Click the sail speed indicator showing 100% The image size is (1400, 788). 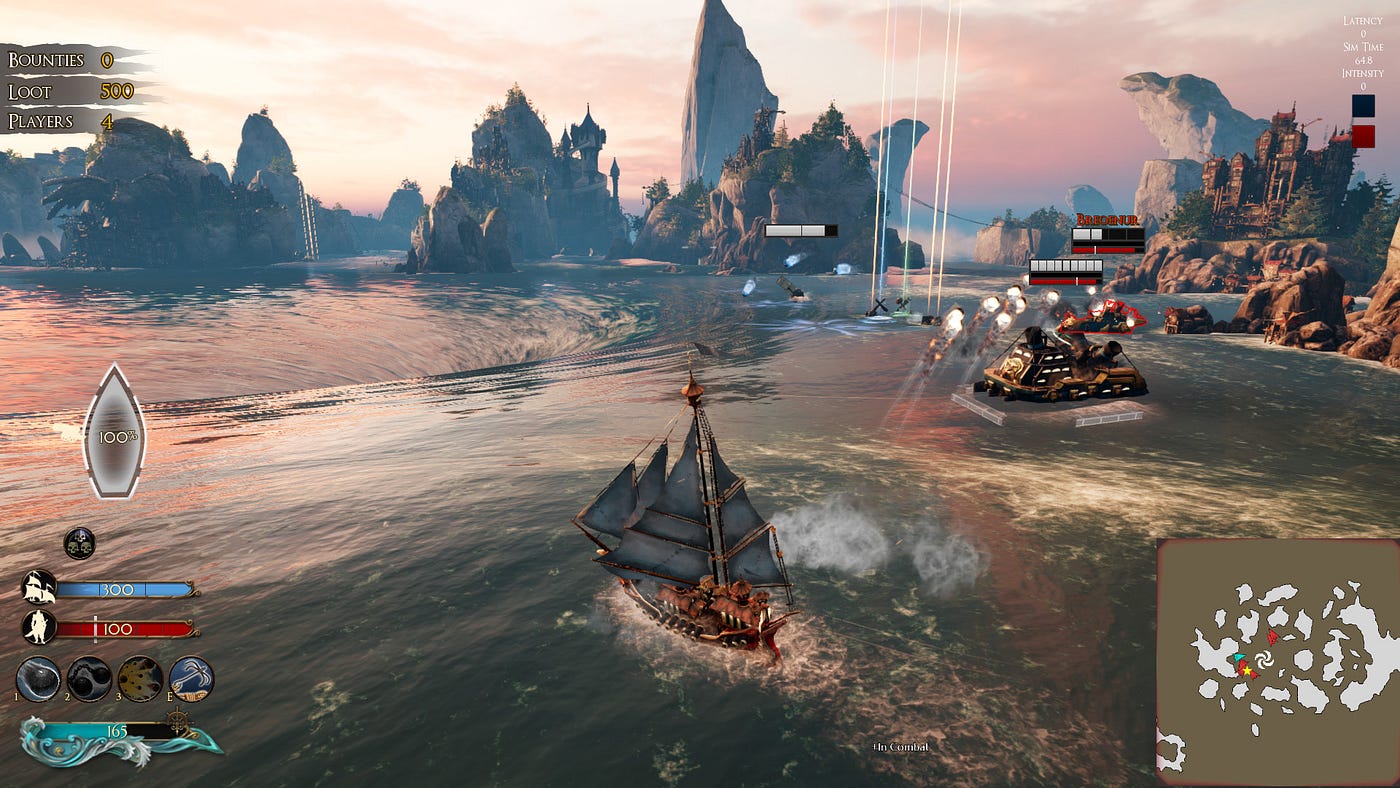click(114, 433)
